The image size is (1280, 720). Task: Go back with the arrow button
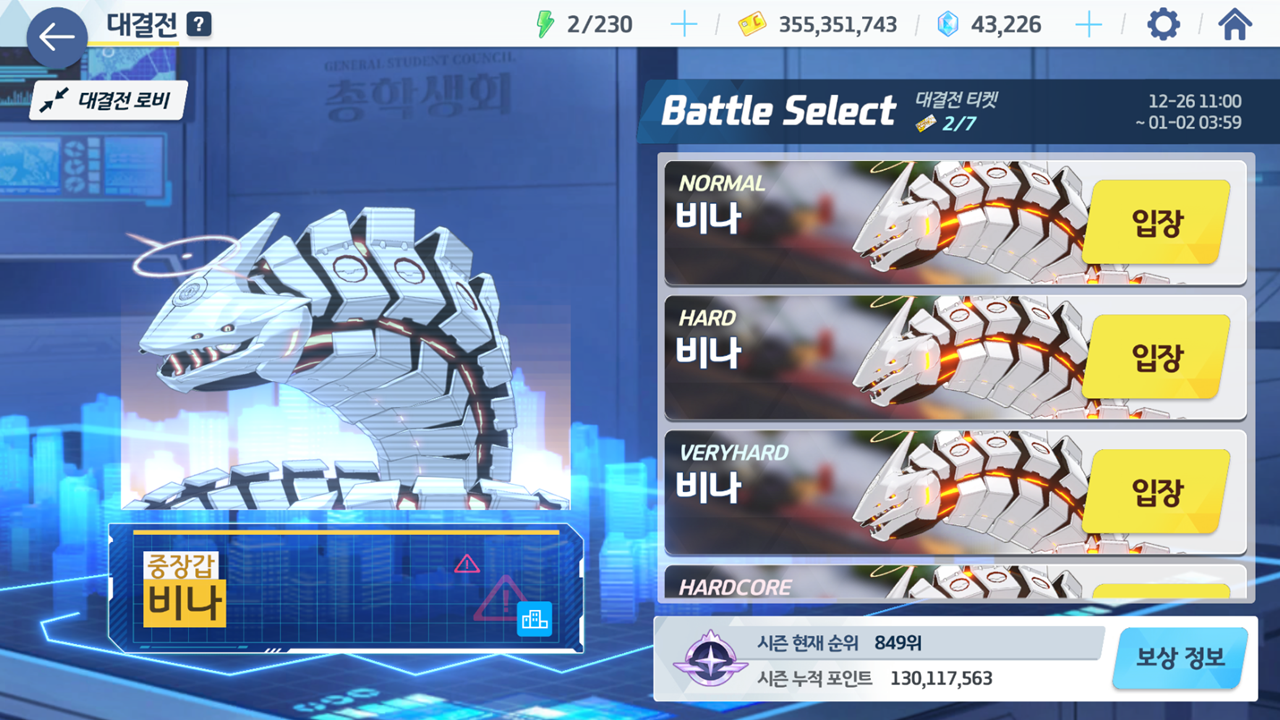click(x=56, y=38)
